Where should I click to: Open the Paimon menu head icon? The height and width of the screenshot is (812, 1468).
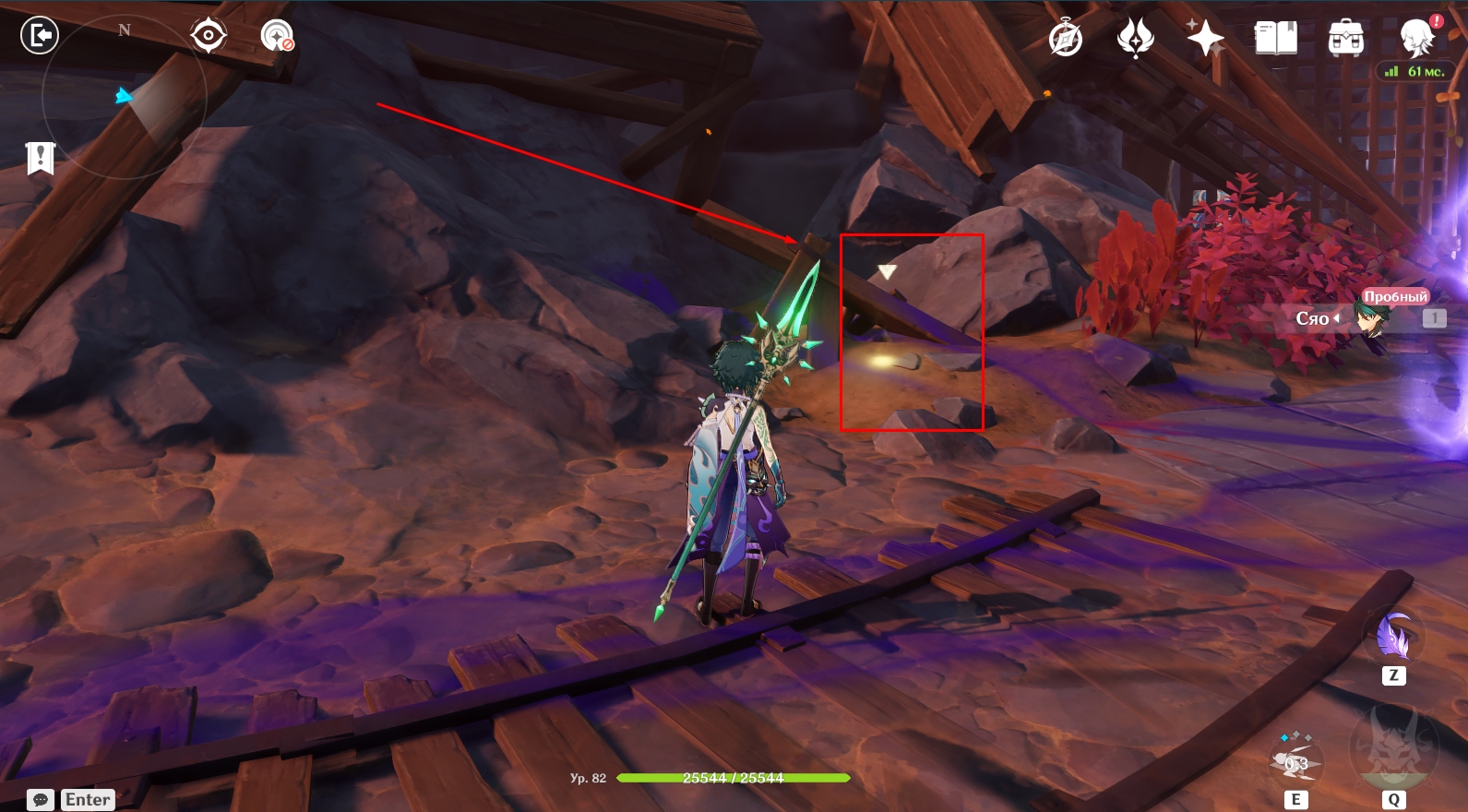pyautogui.click(x=1416, y=38)
